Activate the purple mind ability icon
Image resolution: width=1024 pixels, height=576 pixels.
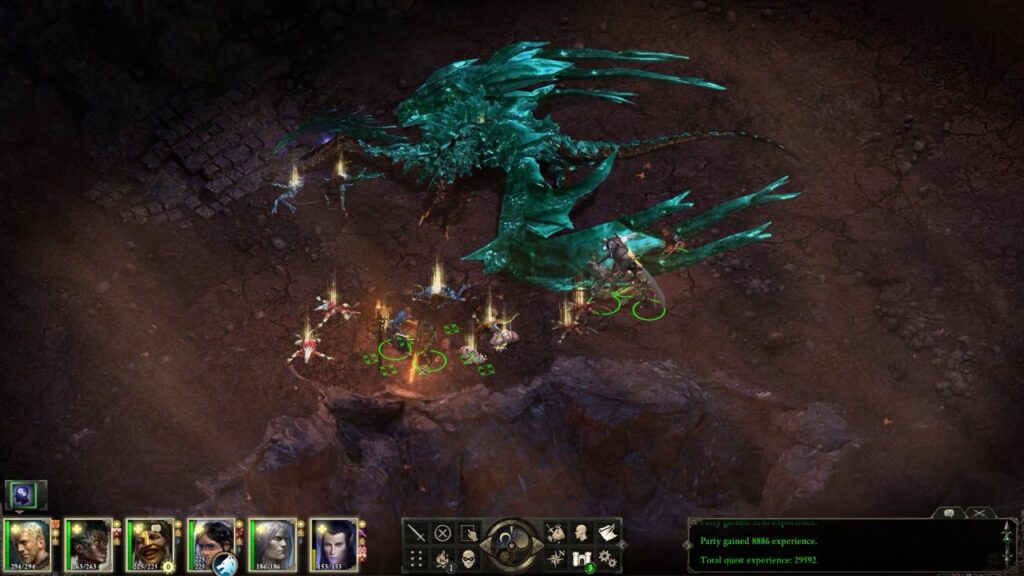(x=24, y=494)
